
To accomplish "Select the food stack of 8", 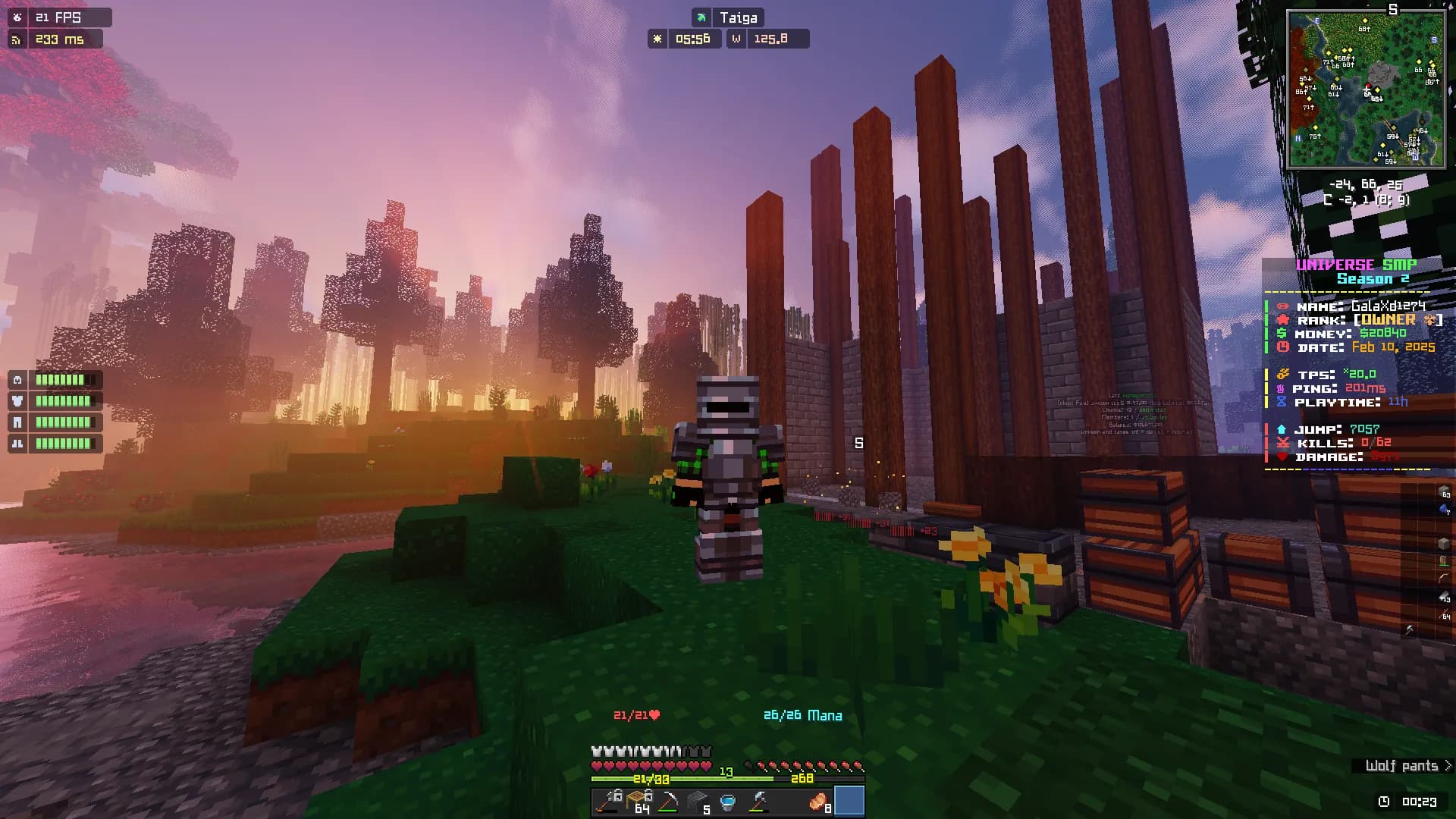I will coord(819,801).
